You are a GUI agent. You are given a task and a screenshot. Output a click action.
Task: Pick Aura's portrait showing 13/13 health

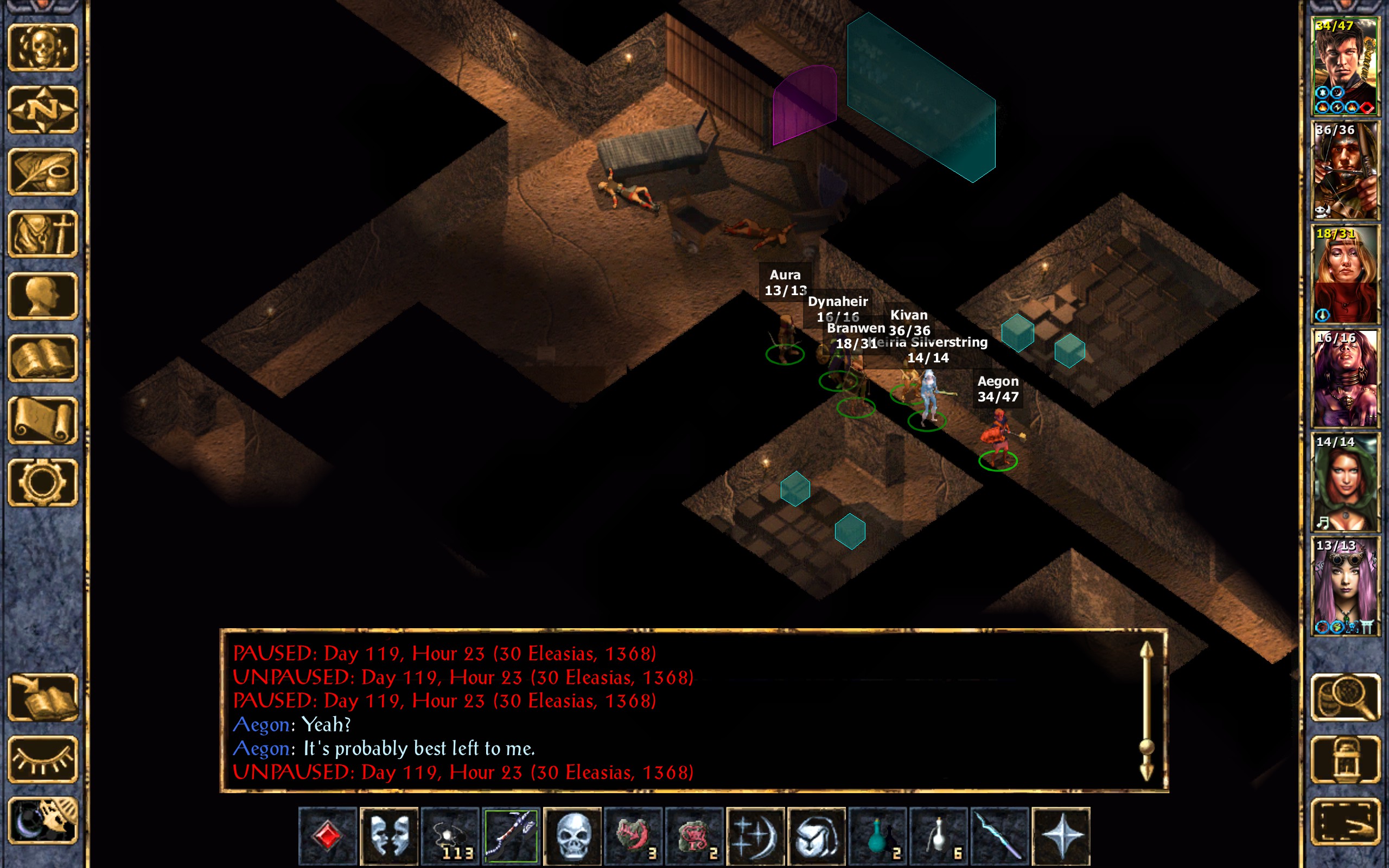point(1345,586)
